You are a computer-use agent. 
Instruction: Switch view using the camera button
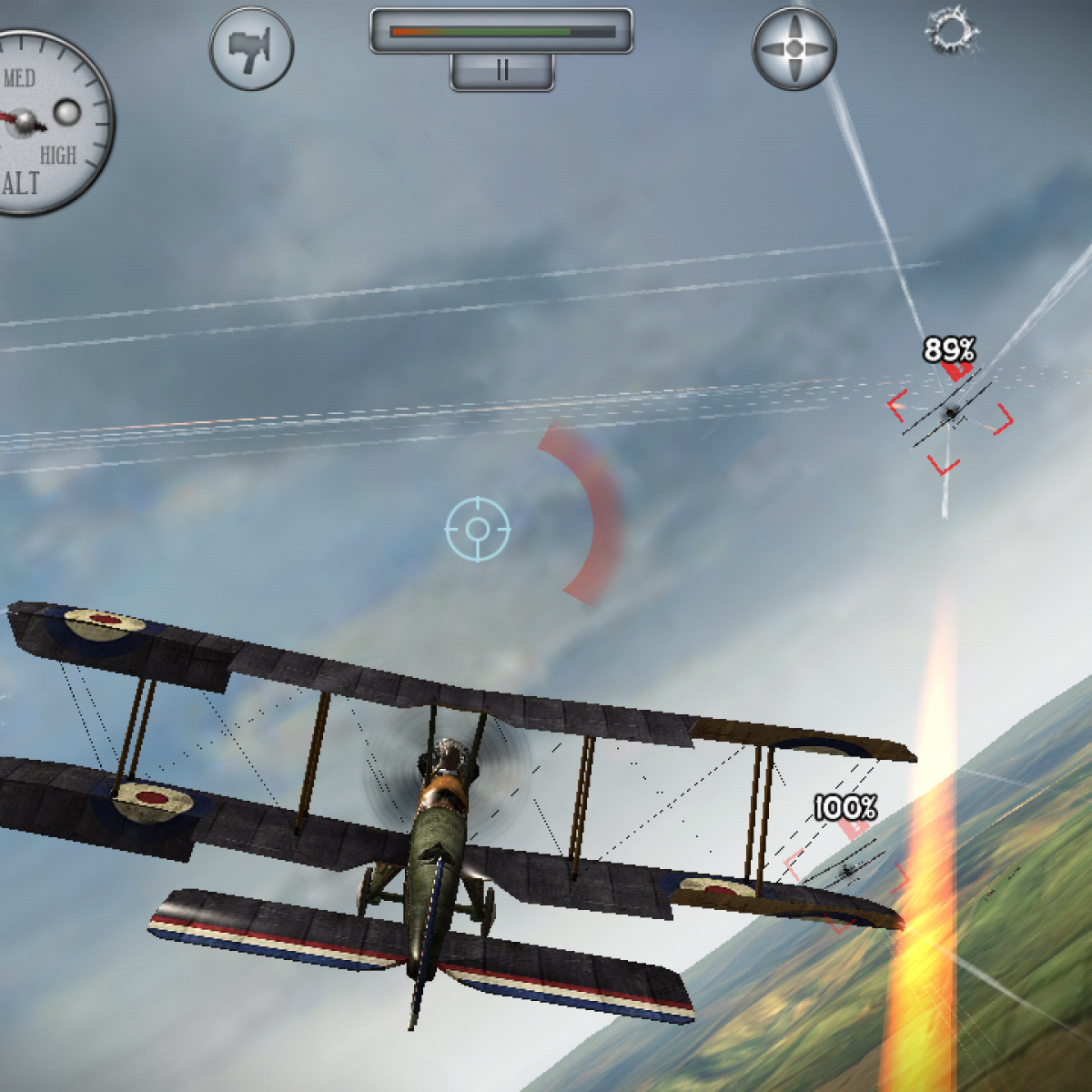pos(251,48)
